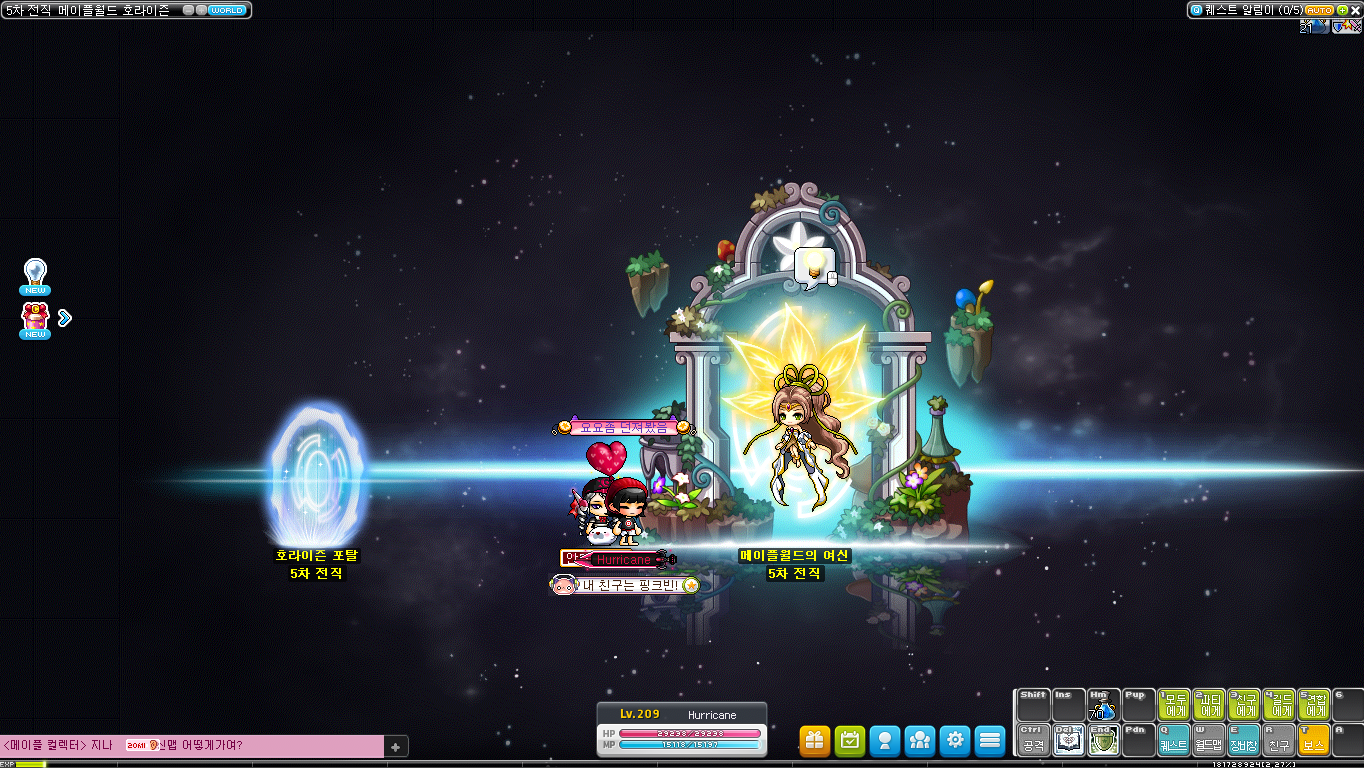This screenshot has height=768, width=1364.
Task: Open the green event calendar icon
Action: (849, 741)
